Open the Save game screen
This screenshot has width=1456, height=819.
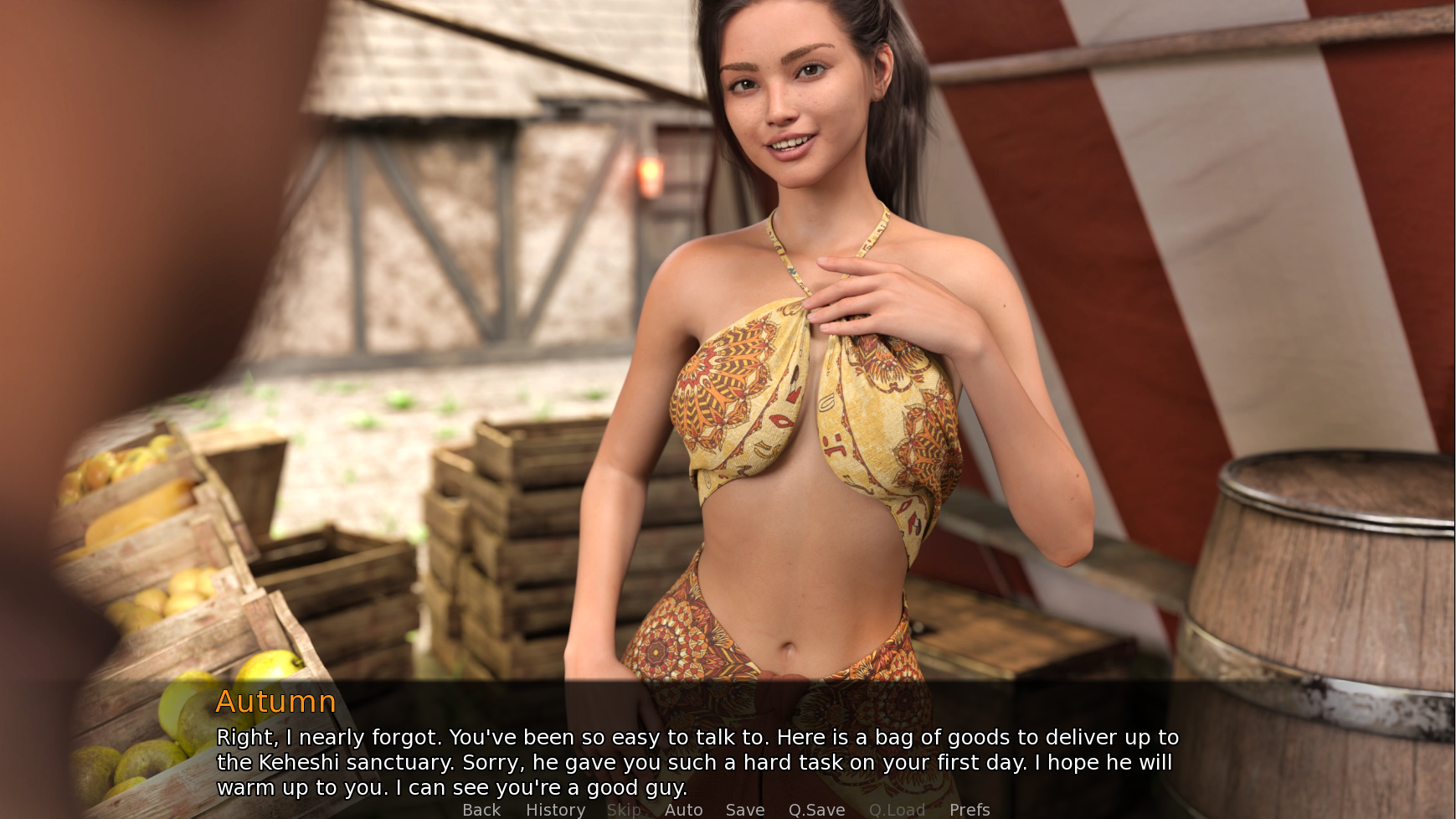744,809
